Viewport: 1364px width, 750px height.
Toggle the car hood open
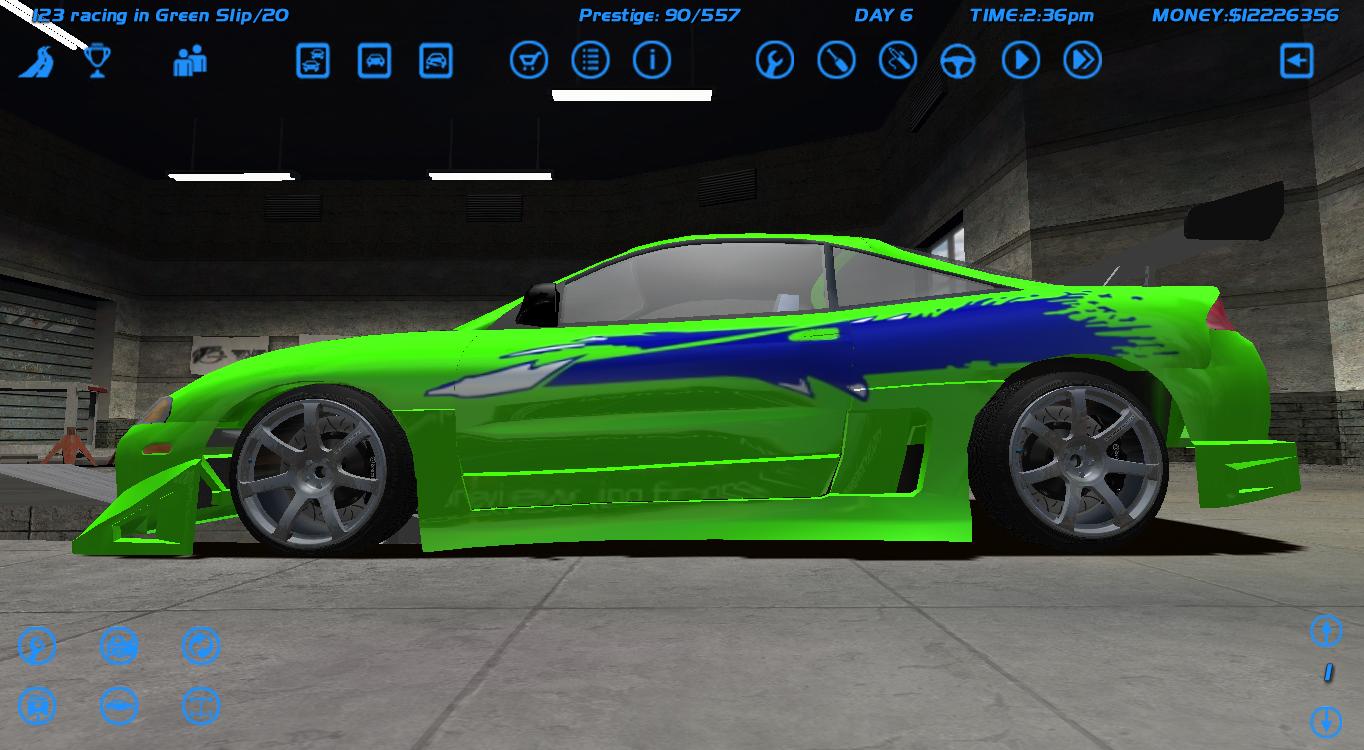coord(37,705)
